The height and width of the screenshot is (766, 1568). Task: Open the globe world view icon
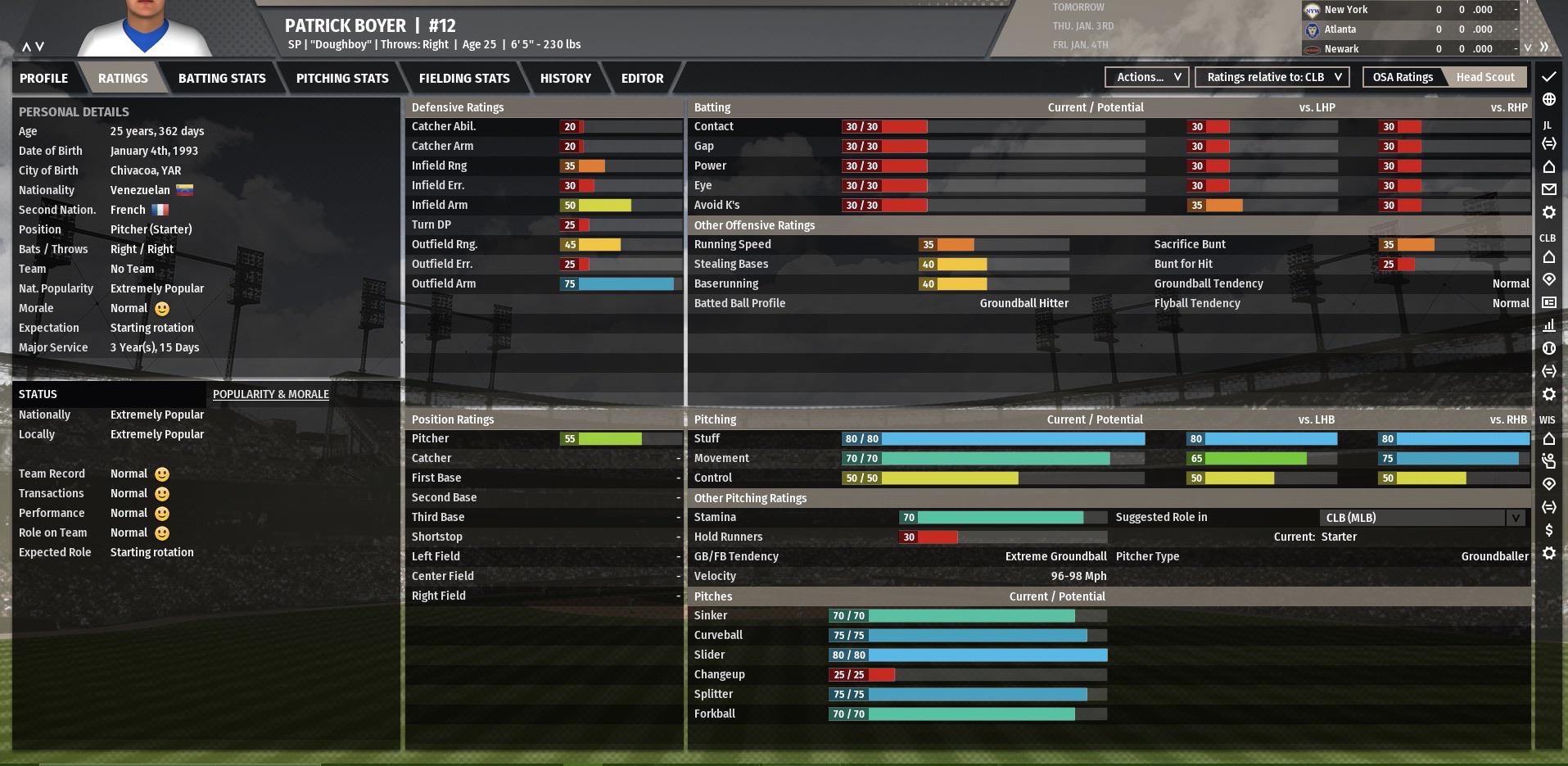pos(1548,100)
